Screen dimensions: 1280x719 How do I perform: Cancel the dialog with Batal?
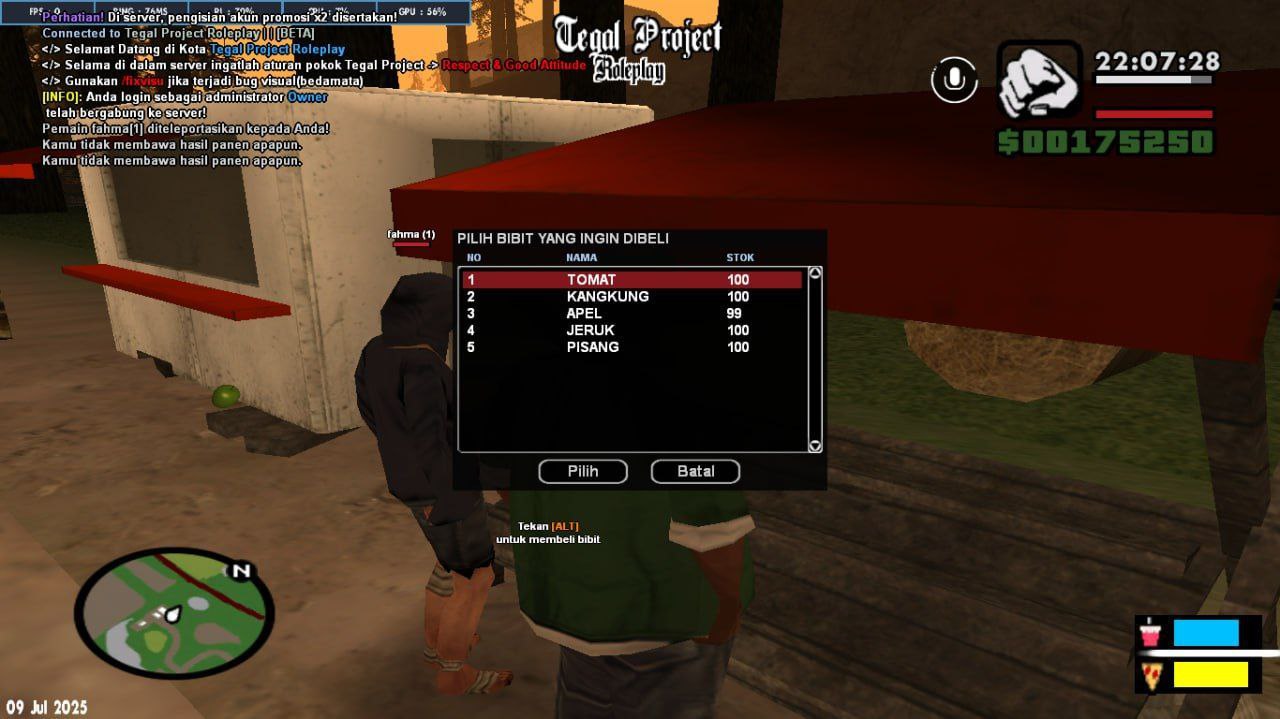point(695,471)
